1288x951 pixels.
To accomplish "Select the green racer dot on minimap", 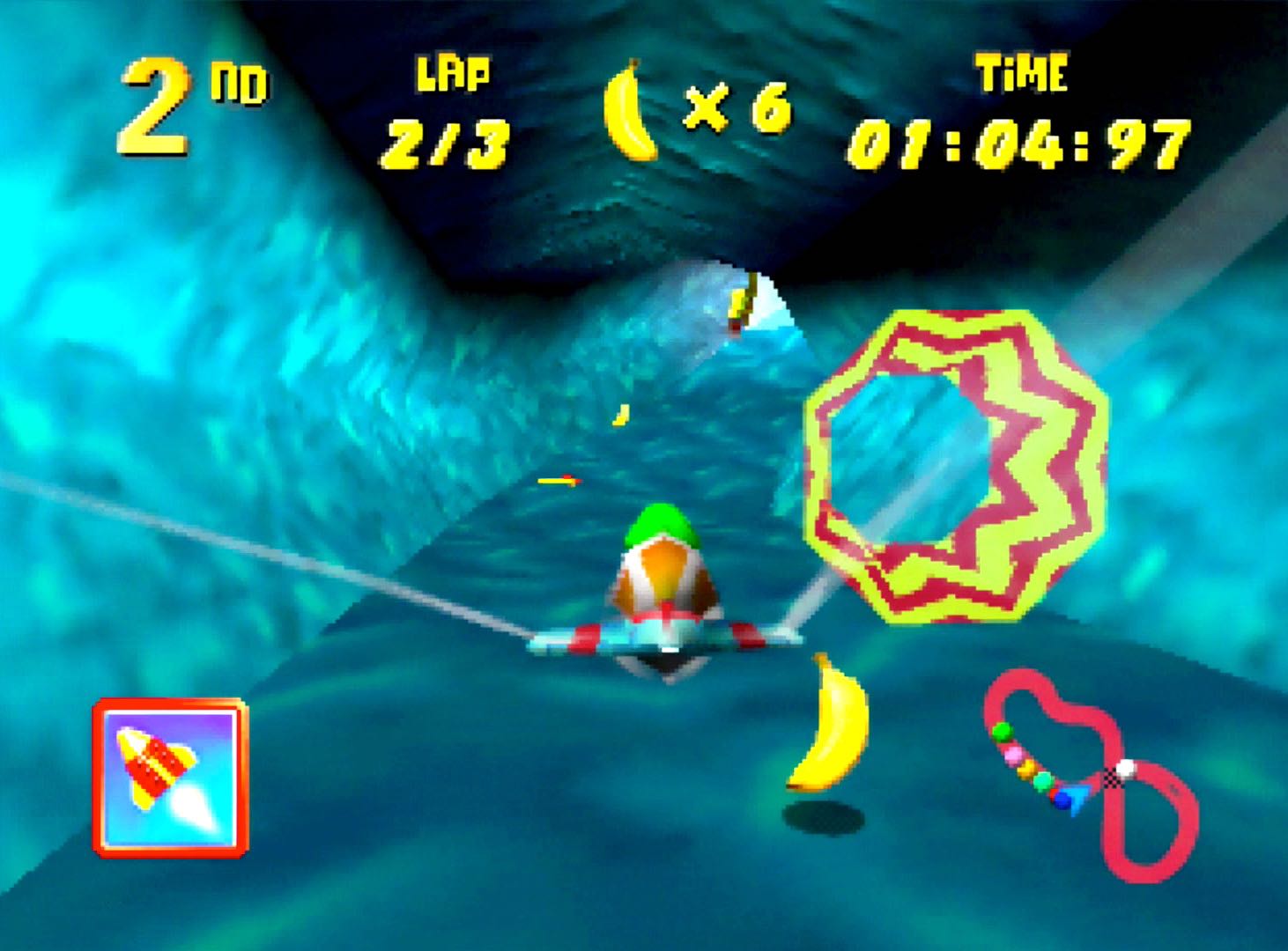I will pyautogui.click(x=1002, y=732).
